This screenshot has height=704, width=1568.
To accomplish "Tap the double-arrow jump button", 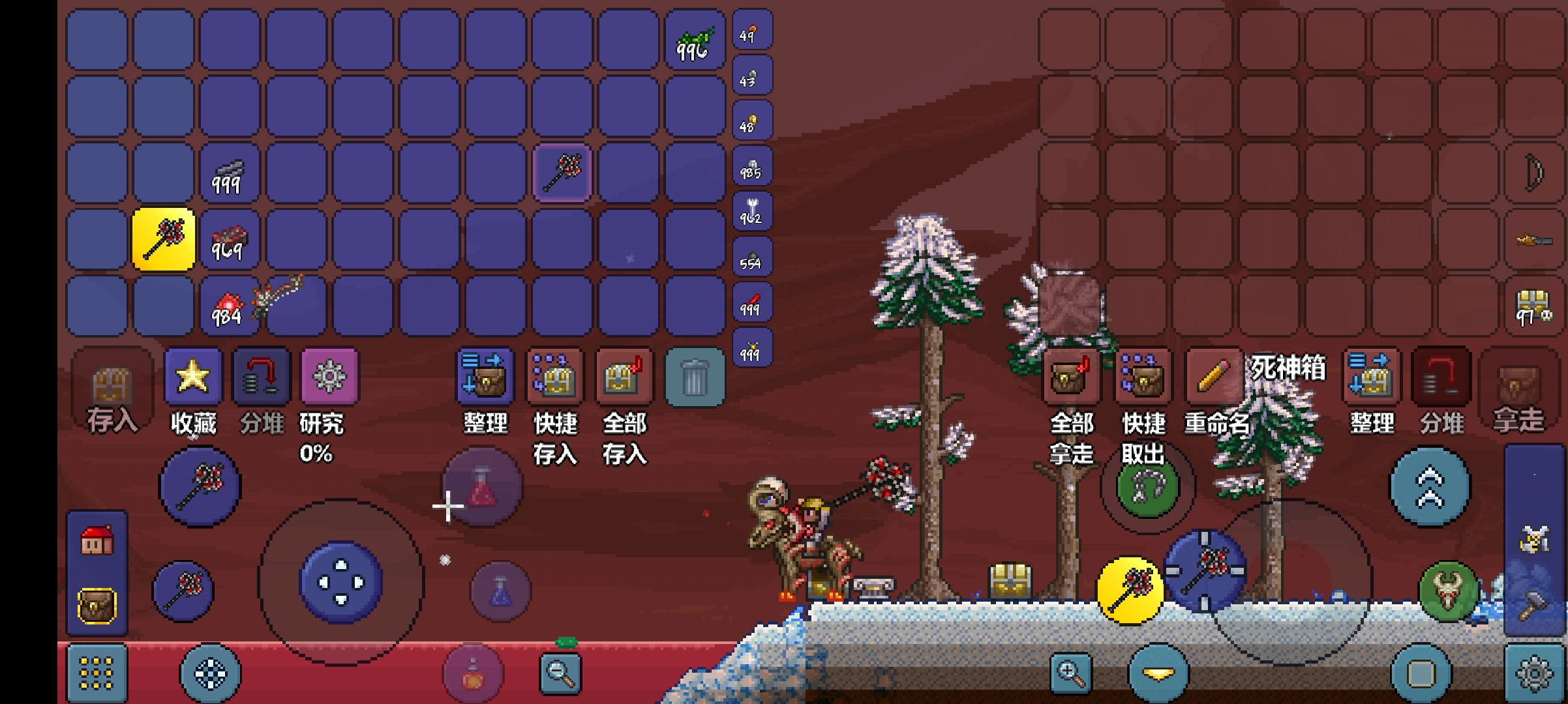I will coord(1430,487).
